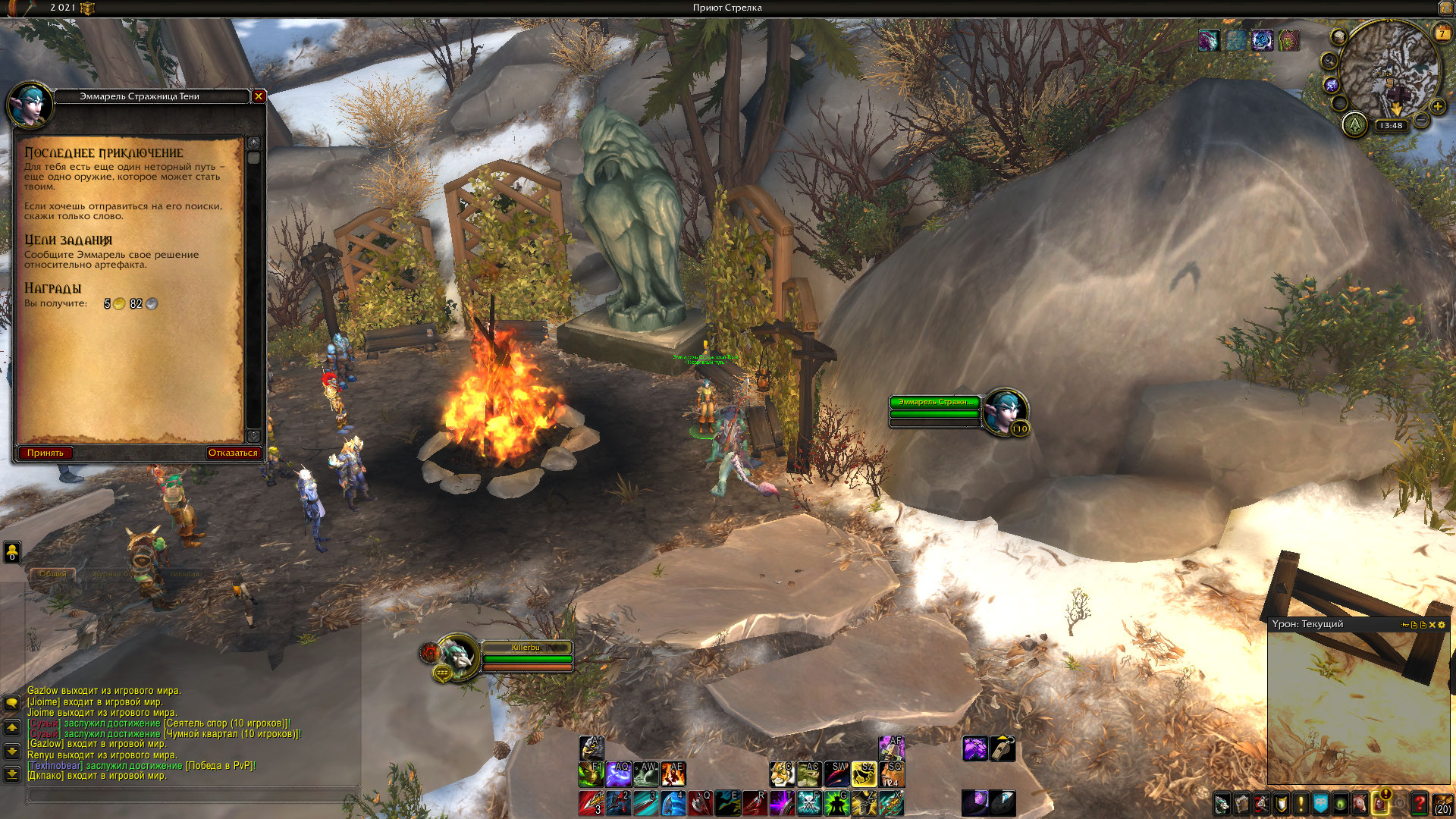Activate the flame ability bound to AE
This screenshot has width=1456, height=819.
(x=673, y=774)
